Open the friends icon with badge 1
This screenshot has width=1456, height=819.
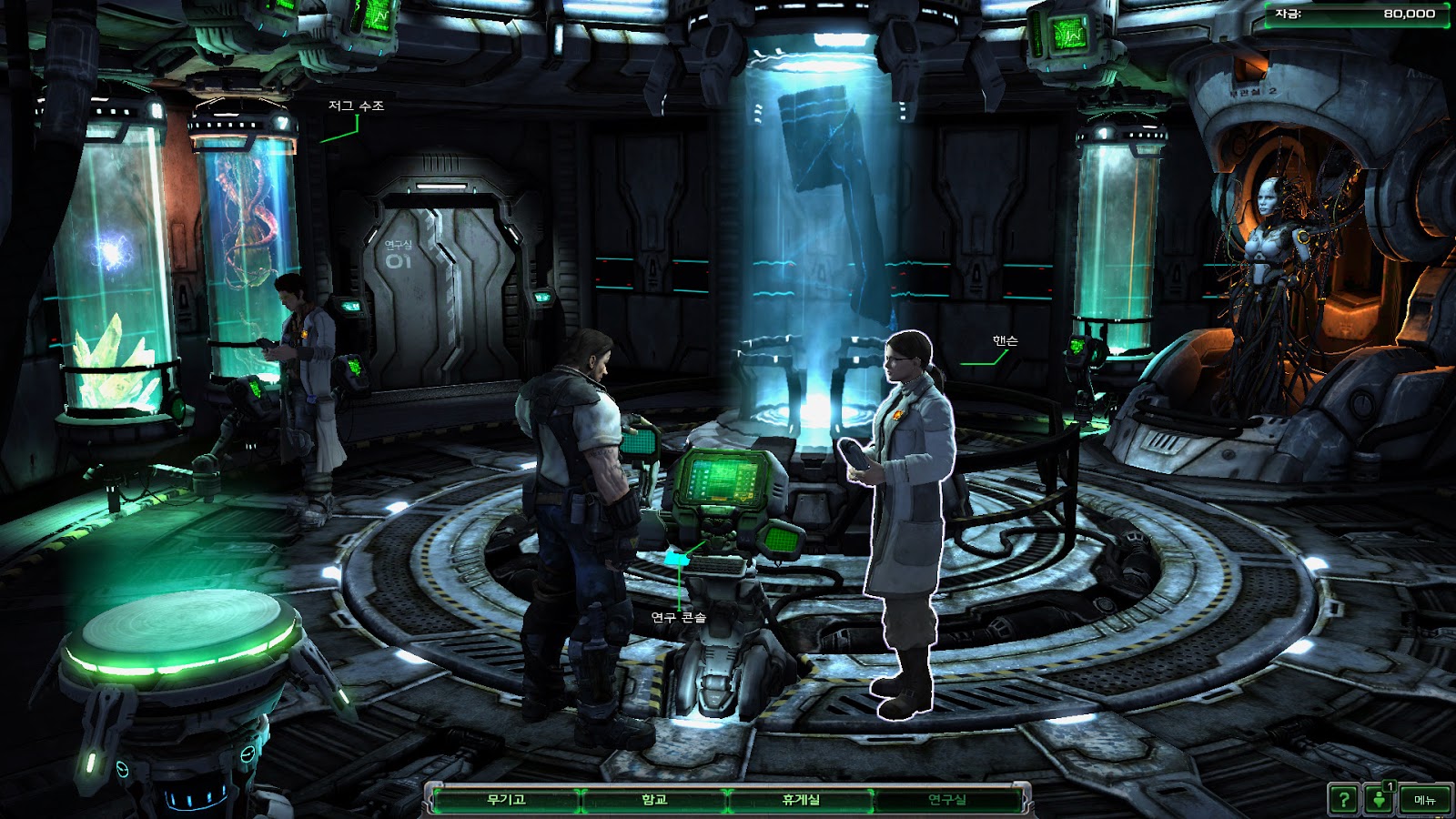[1380, 799]
